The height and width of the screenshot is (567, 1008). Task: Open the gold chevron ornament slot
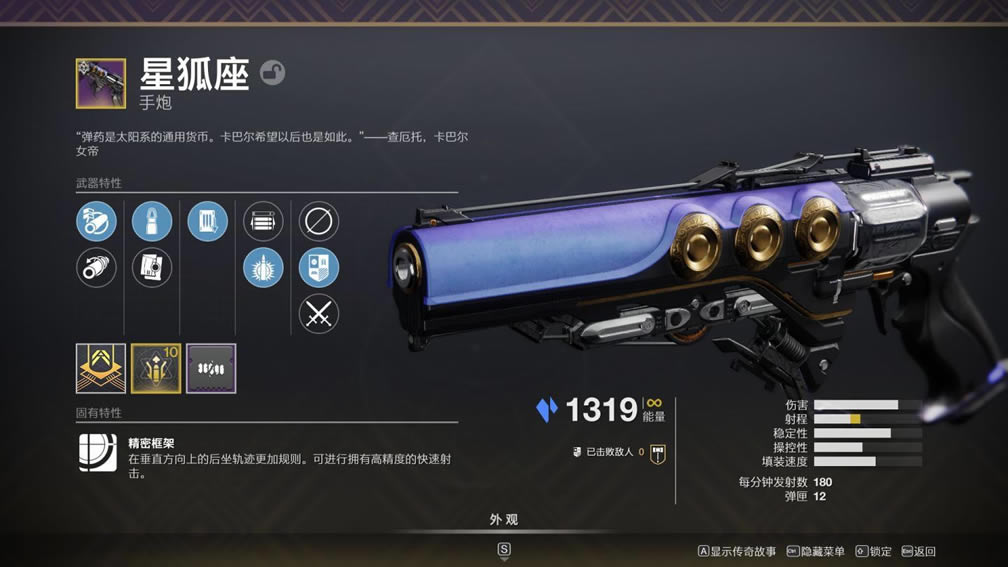pos(101,368)
